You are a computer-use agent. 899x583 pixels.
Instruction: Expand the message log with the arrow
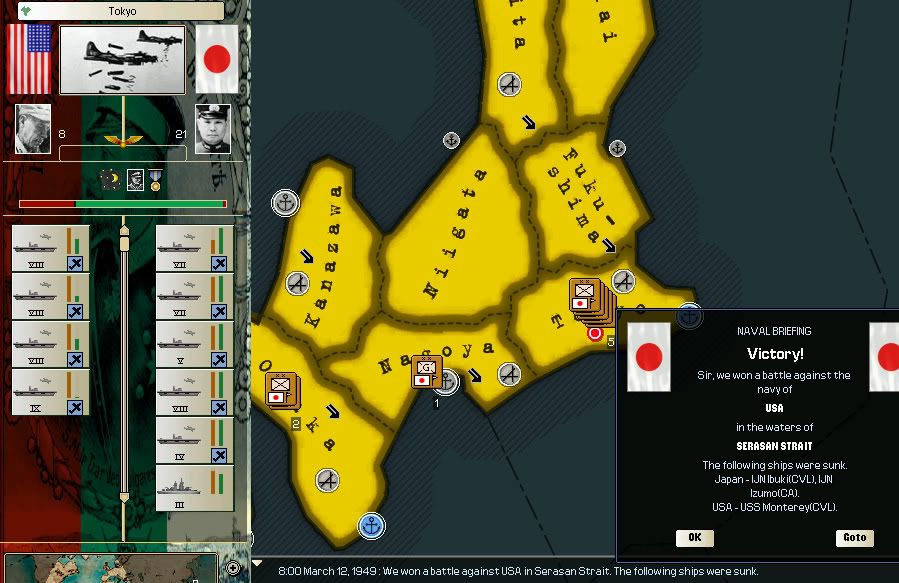[x=258, y=565]
